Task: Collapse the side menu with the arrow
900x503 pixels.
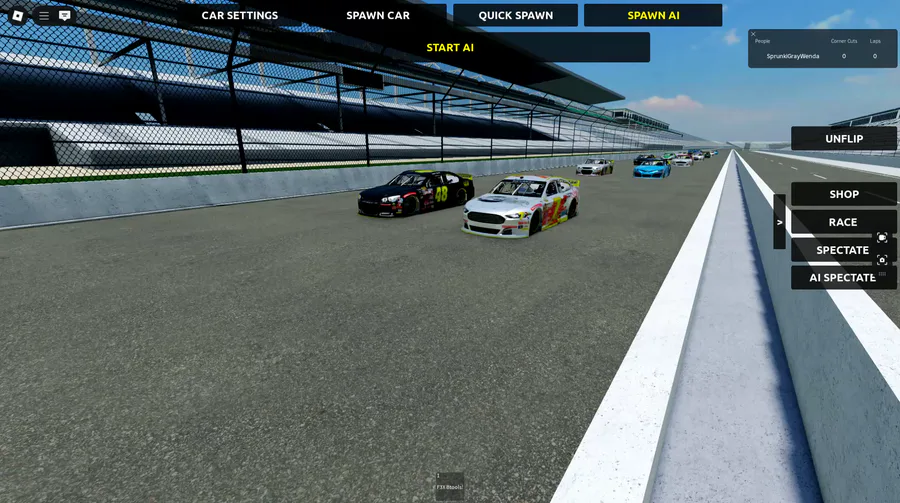Action: click(780, 222)
